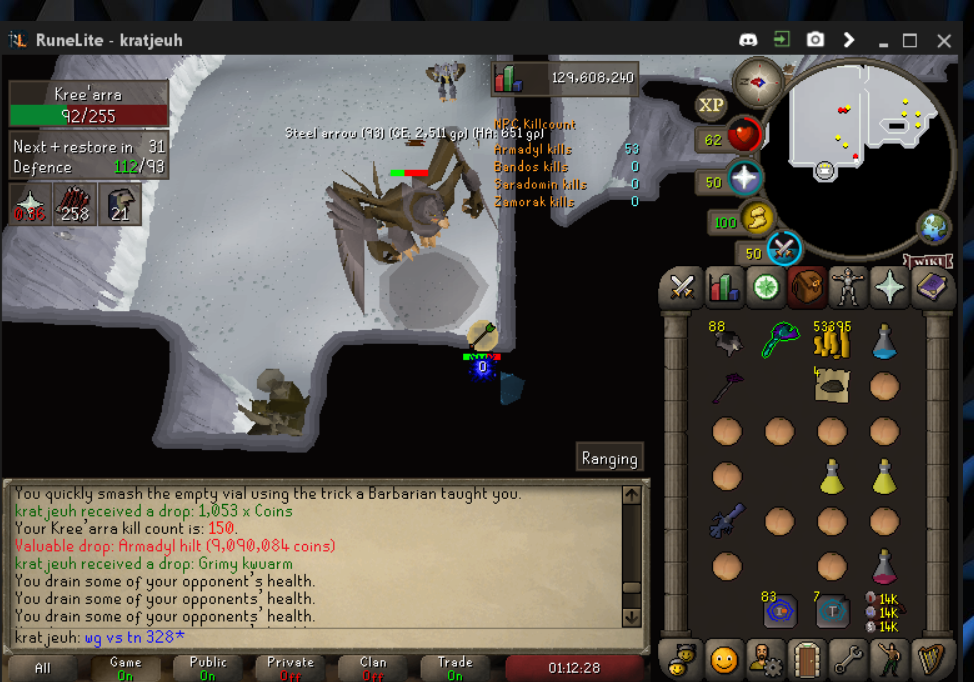The height and width of the screenshot is (682, 974).
Task: Open the Wiki lookup banner
Action: (926, 262)
